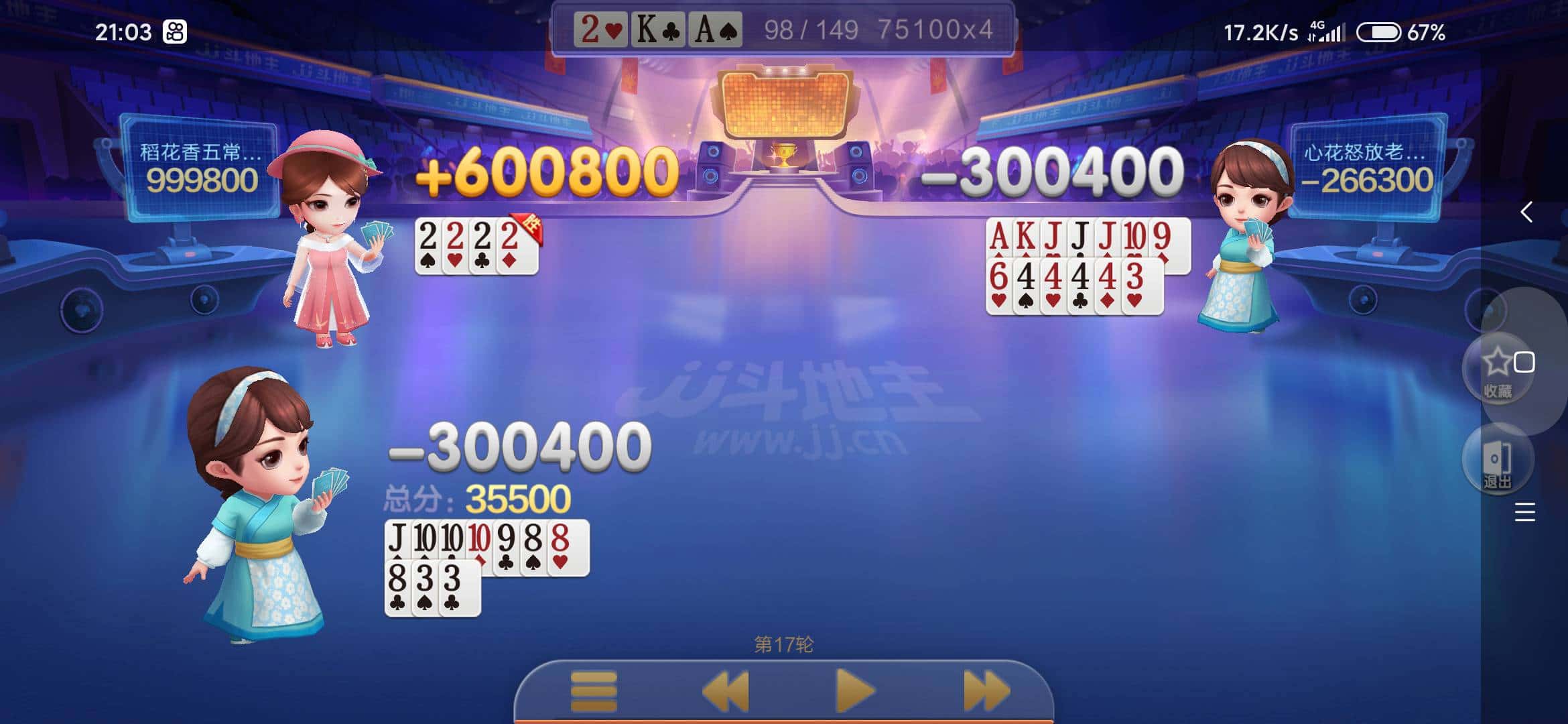Click the 98/149 hand progress counter
The height and width of the screenshot is (724, 1568).
(x=807, y=29)
